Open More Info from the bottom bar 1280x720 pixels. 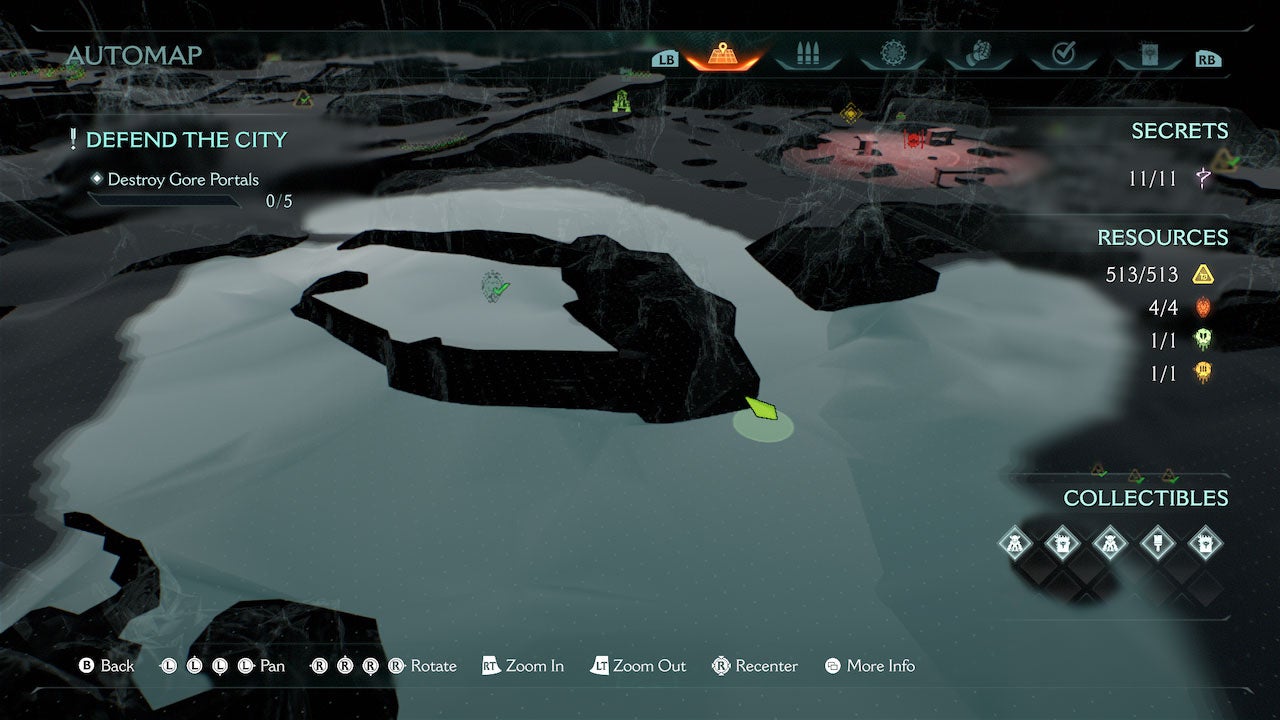(x=868, y=665)
